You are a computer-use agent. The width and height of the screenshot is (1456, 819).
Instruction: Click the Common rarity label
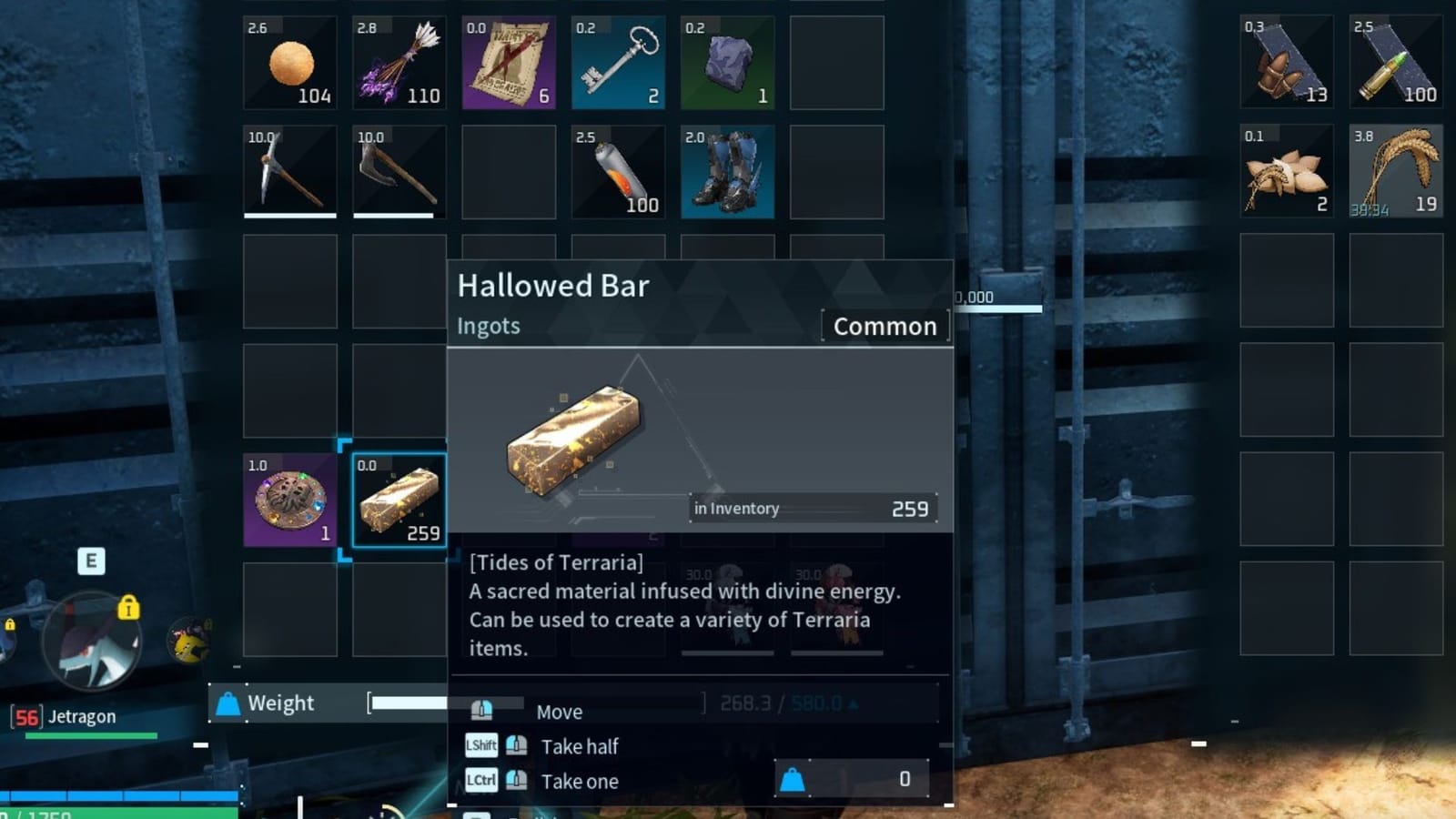click(x=885, y=326)
